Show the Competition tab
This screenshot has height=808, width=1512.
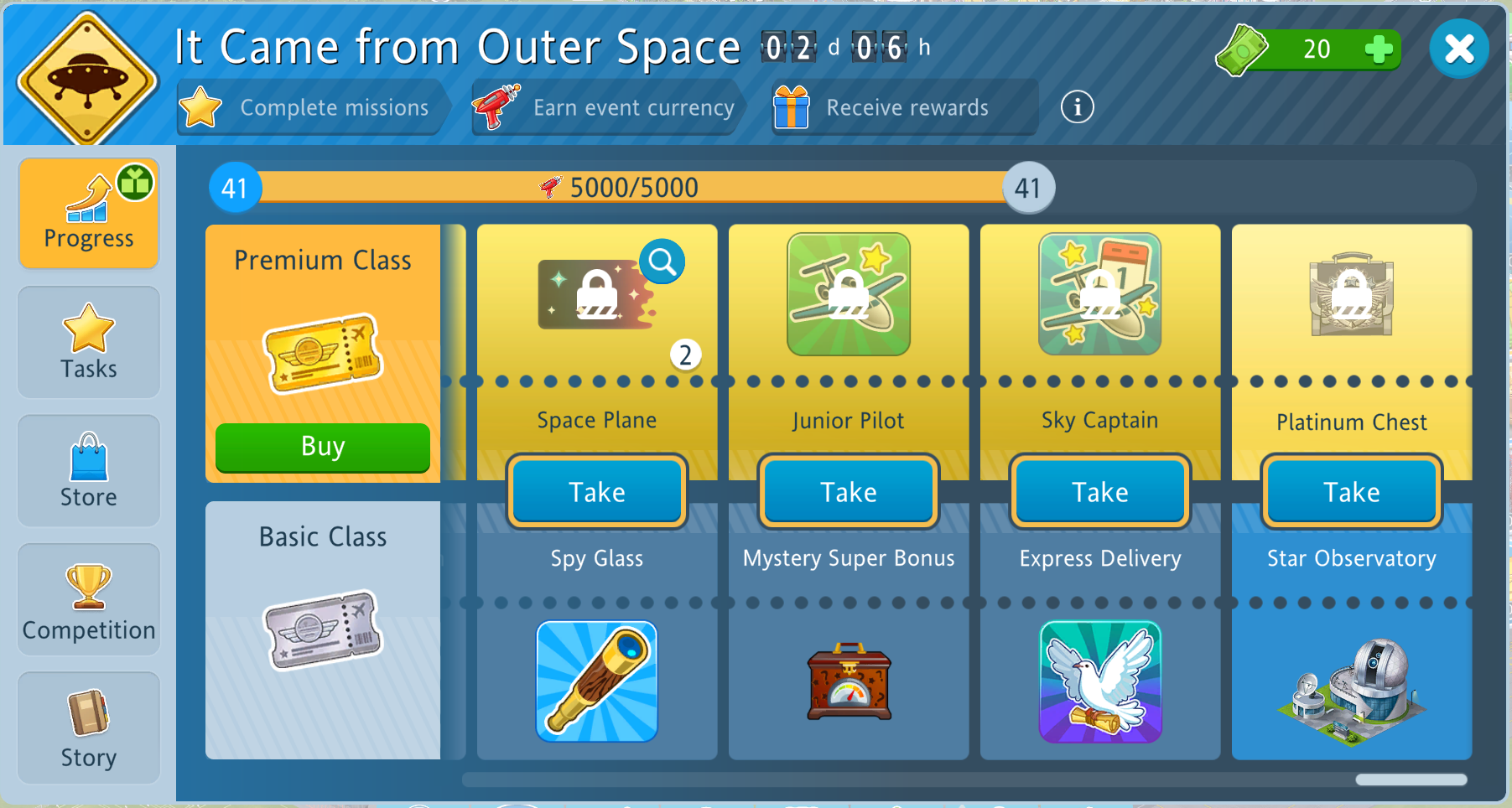pyautogui.click(x=89, y=599)
